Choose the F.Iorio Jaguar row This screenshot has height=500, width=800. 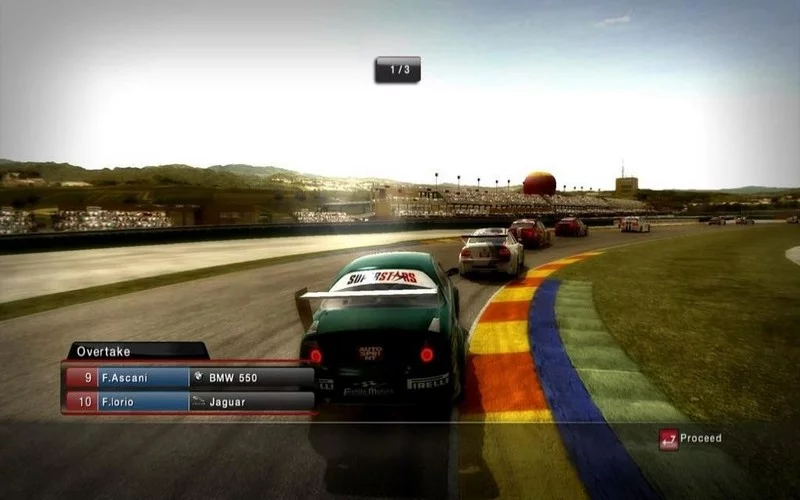[x=190, y=401]
